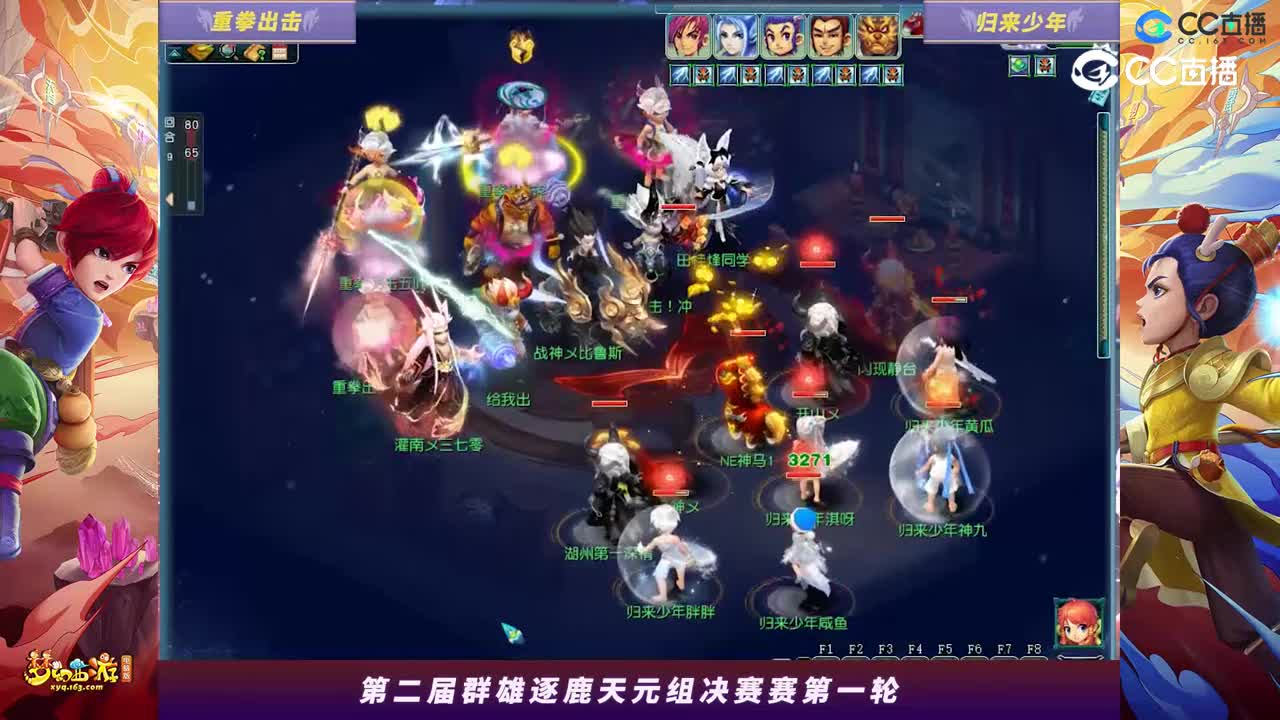Expand the chat panel at the bottom left

point(169,646)
